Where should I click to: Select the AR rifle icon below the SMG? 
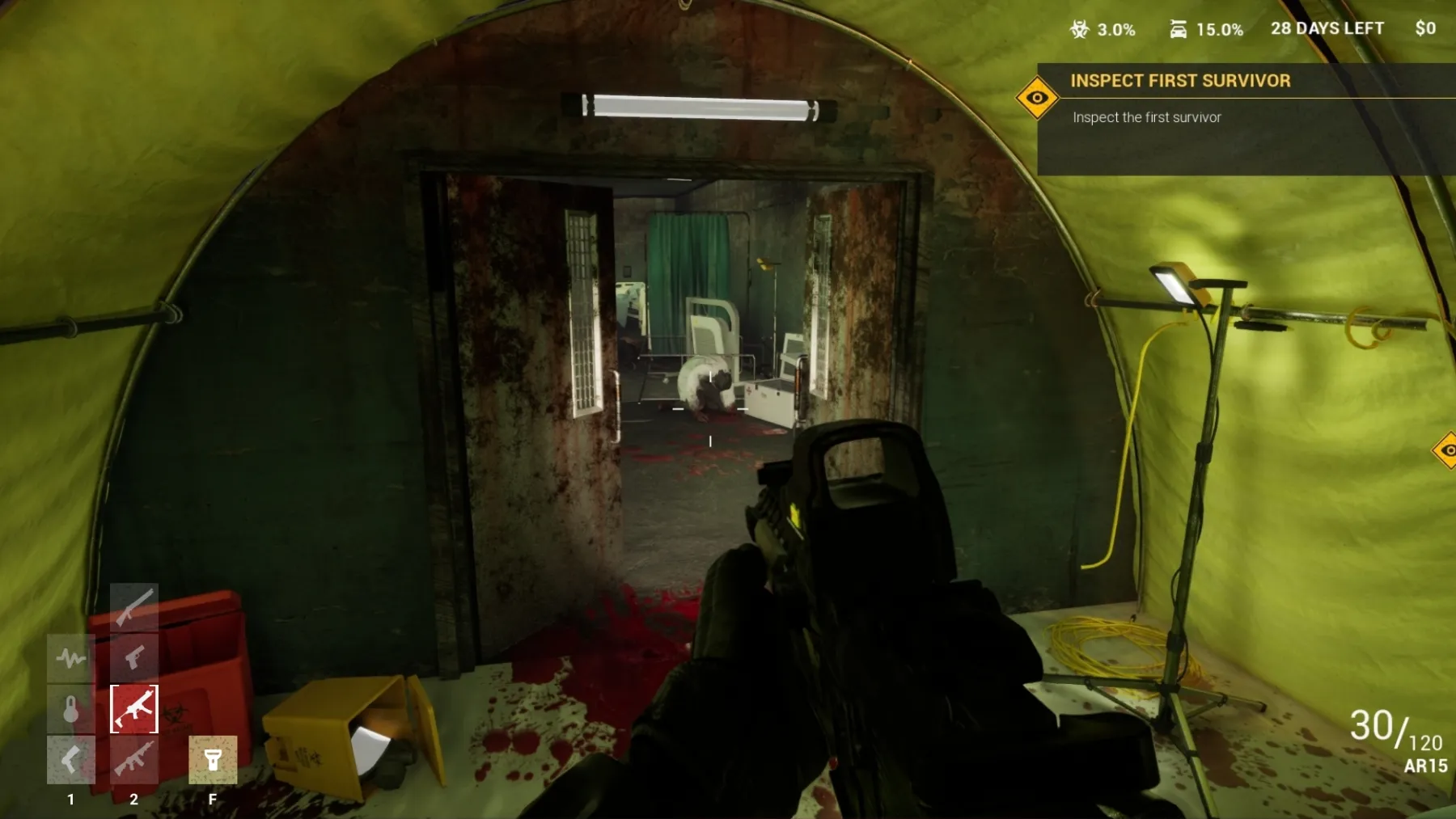tap(133, 758)
